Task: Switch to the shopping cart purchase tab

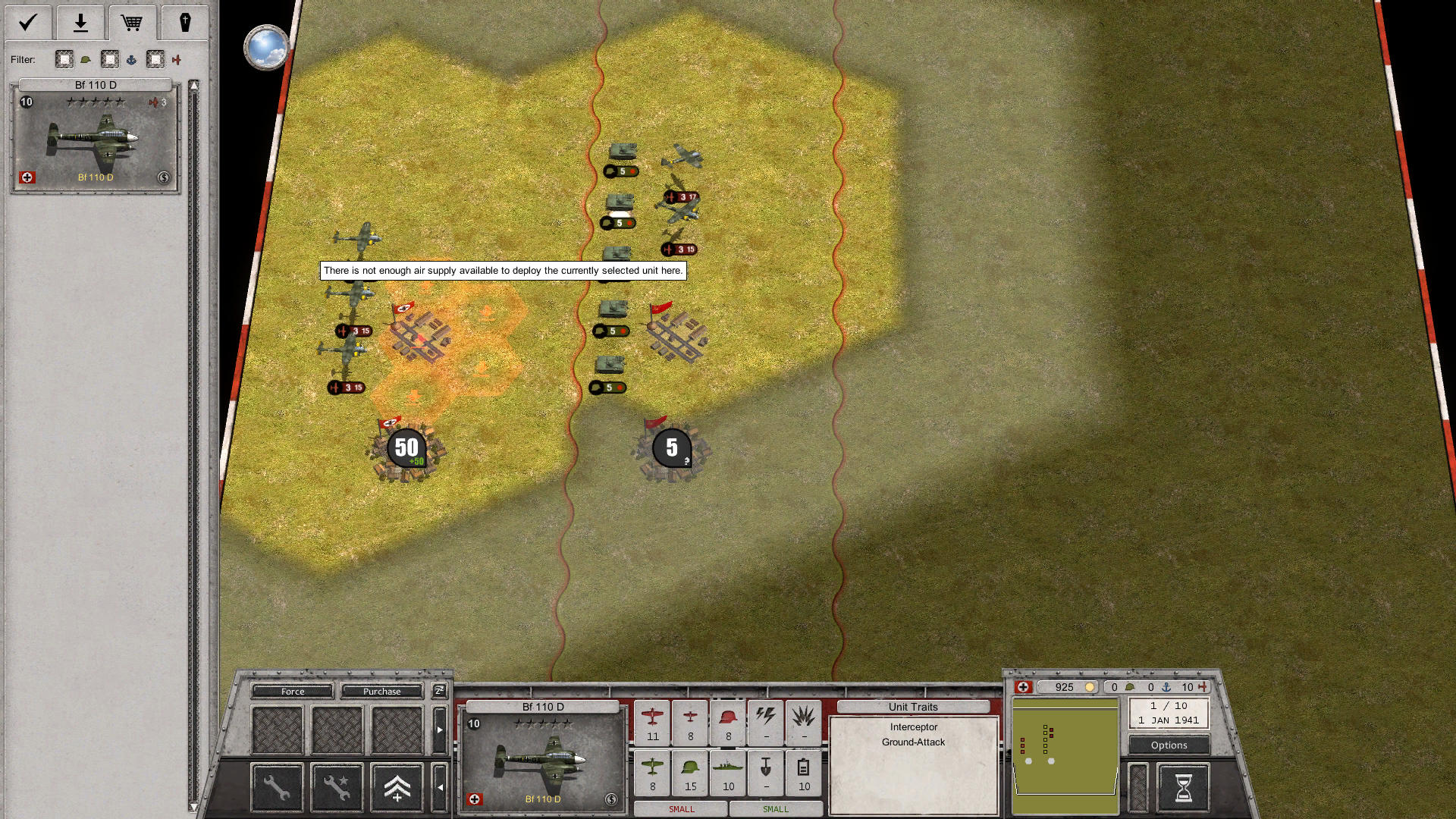Action: pos(133,23)
